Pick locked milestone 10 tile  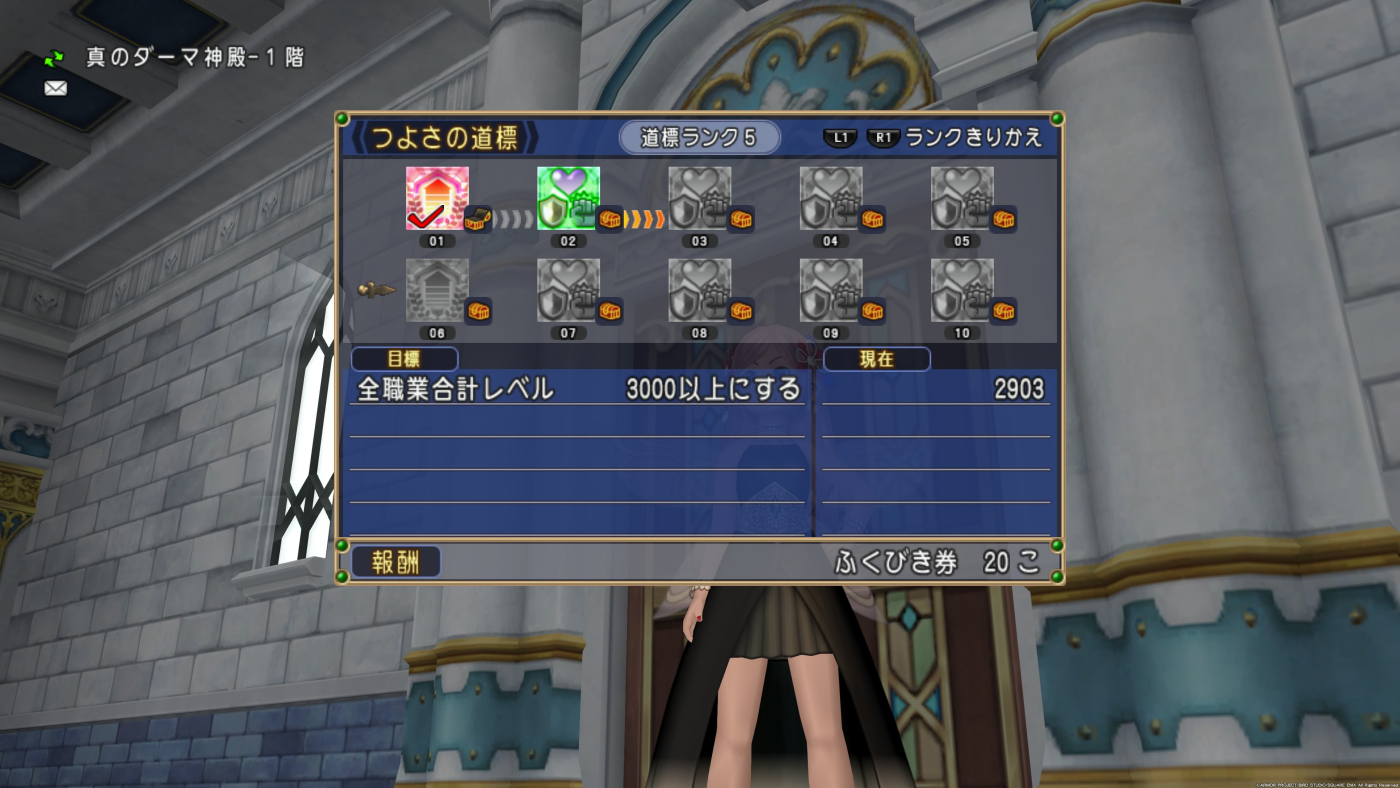click(x=962, y=290)
